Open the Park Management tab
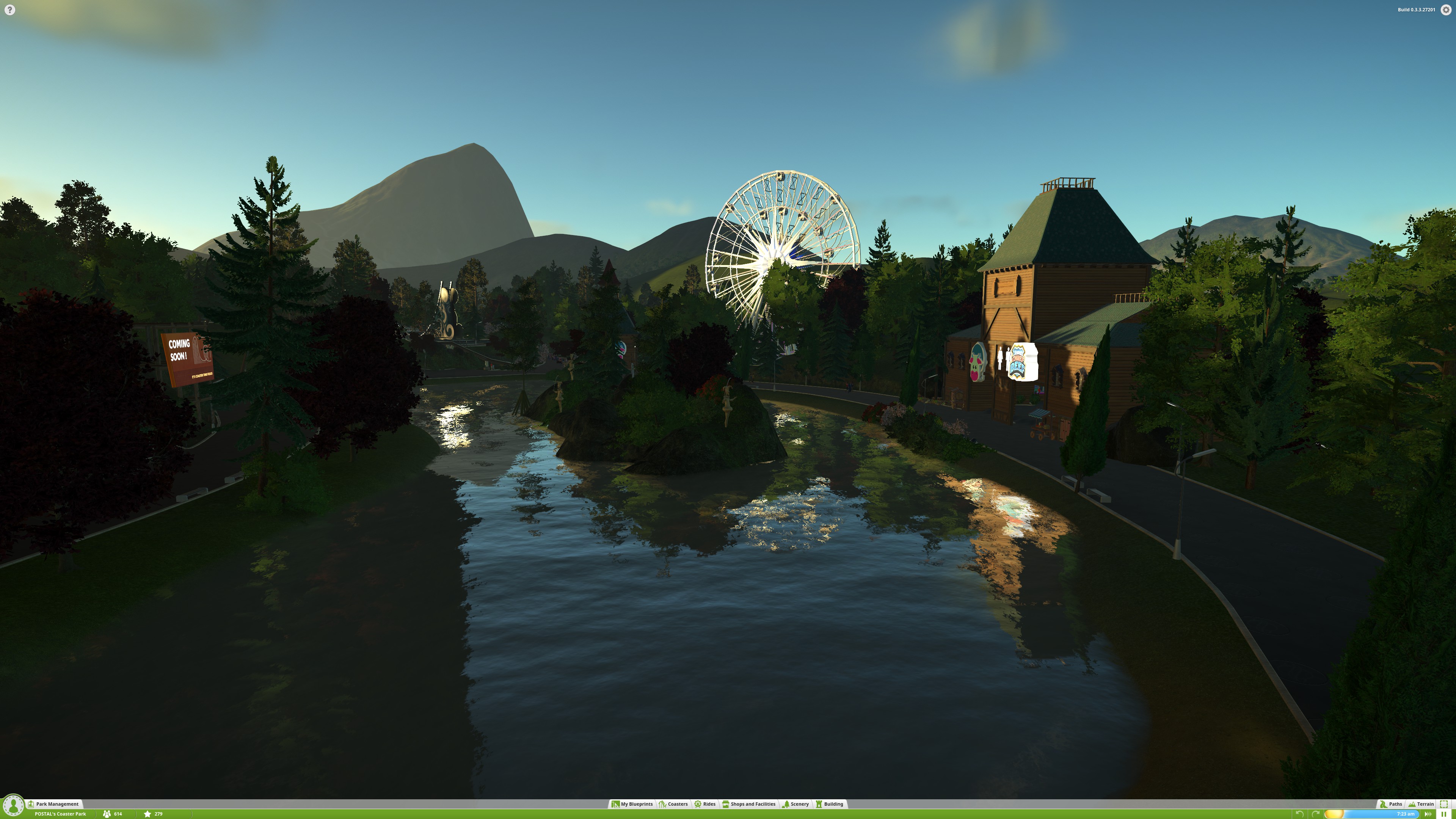This screenshot has height=819, width=1456. point(54,804)
